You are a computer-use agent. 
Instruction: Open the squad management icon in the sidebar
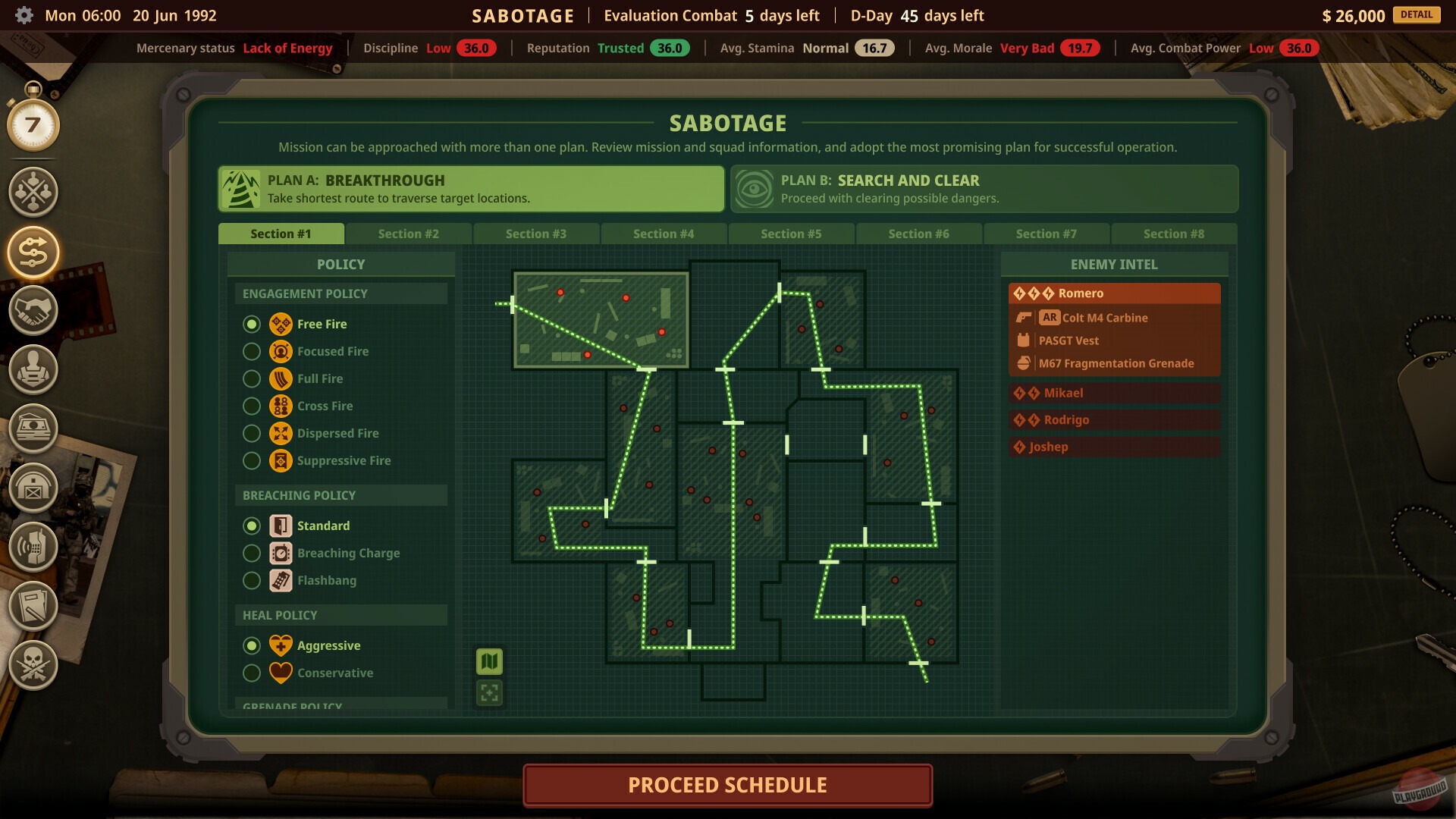(x=33, y=192)
